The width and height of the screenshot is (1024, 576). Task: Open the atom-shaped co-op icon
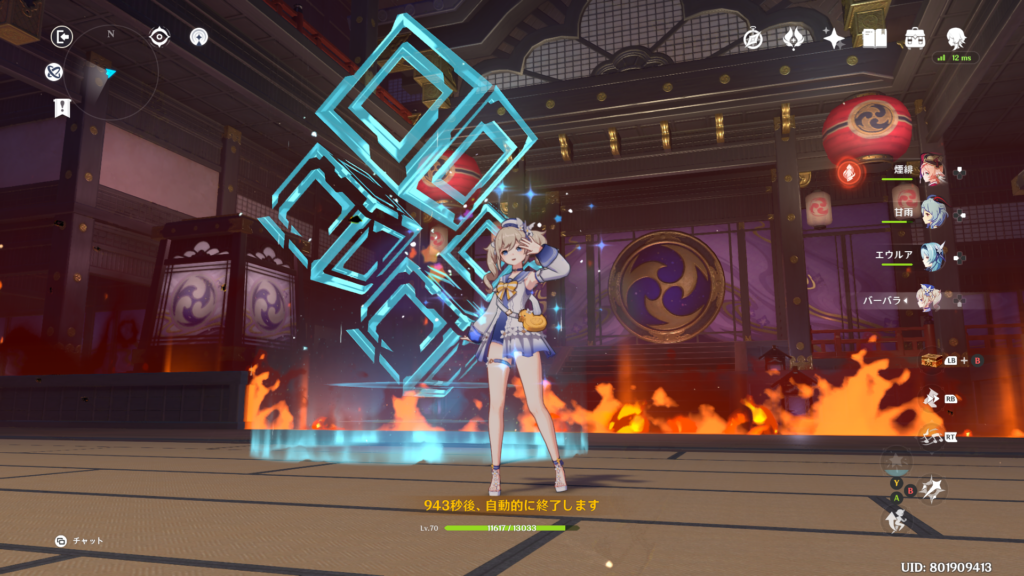[54, 72]
